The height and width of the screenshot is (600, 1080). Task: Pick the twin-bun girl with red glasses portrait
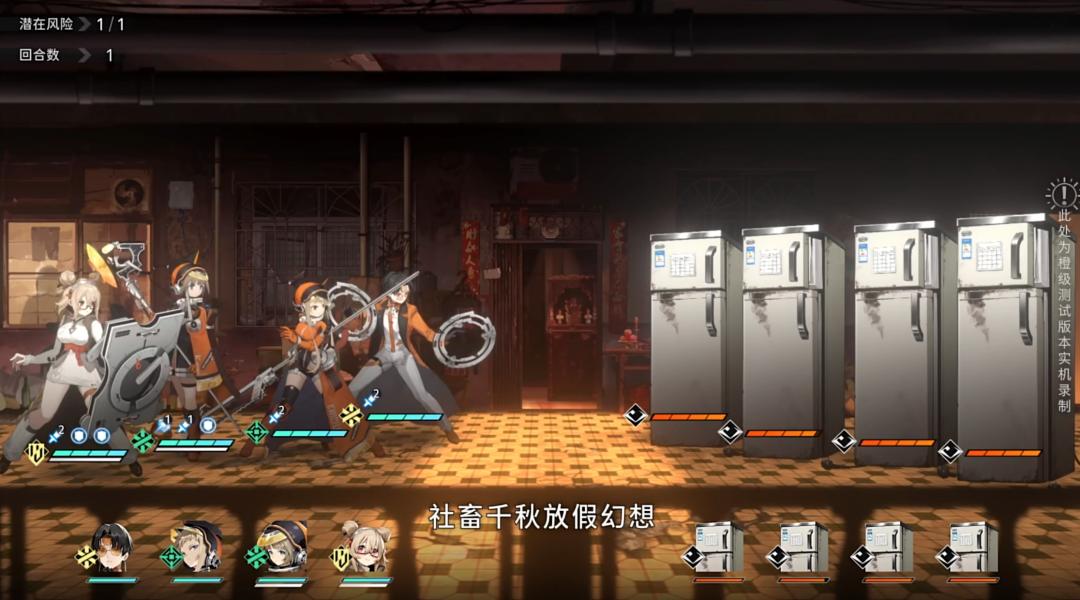point(365,548)
